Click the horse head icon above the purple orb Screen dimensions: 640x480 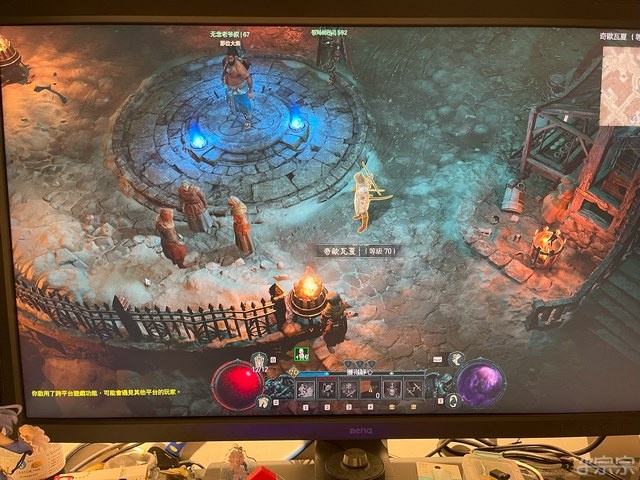pyautogui.click(x=454, y=359)
